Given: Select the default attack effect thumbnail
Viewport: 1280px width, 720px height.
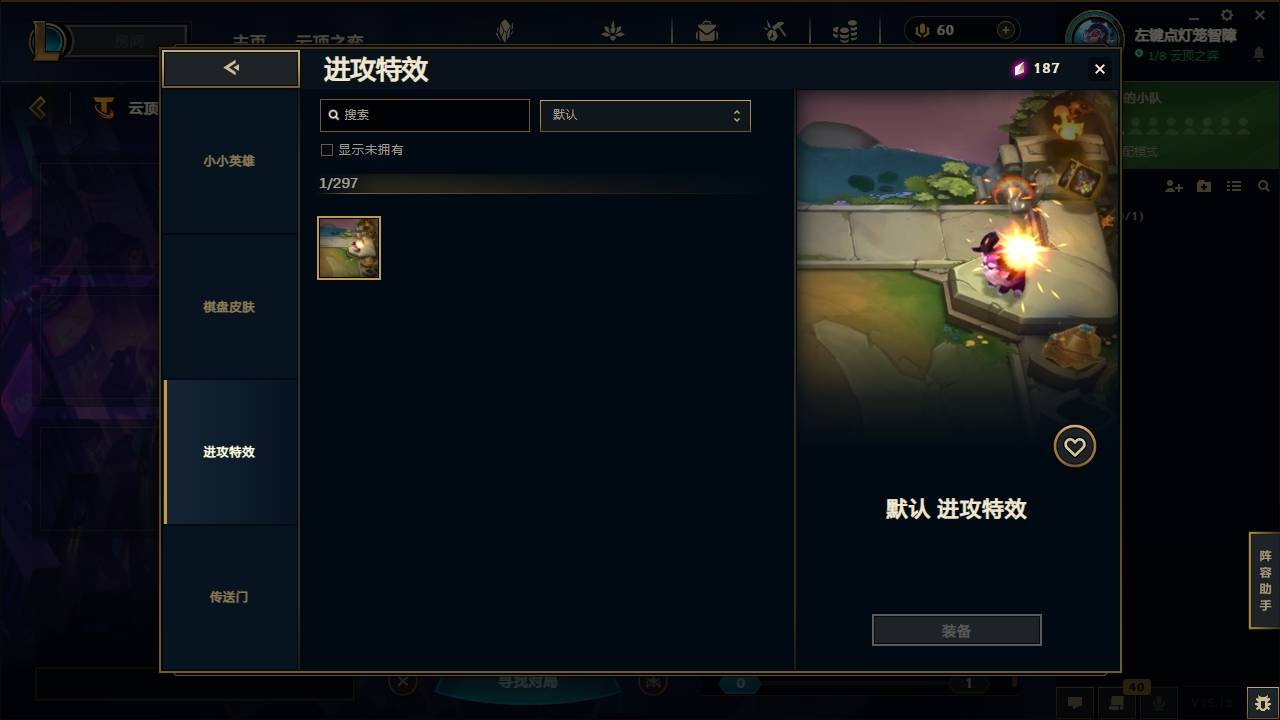Looking at the screenshot, I should [x=348, y=247].
